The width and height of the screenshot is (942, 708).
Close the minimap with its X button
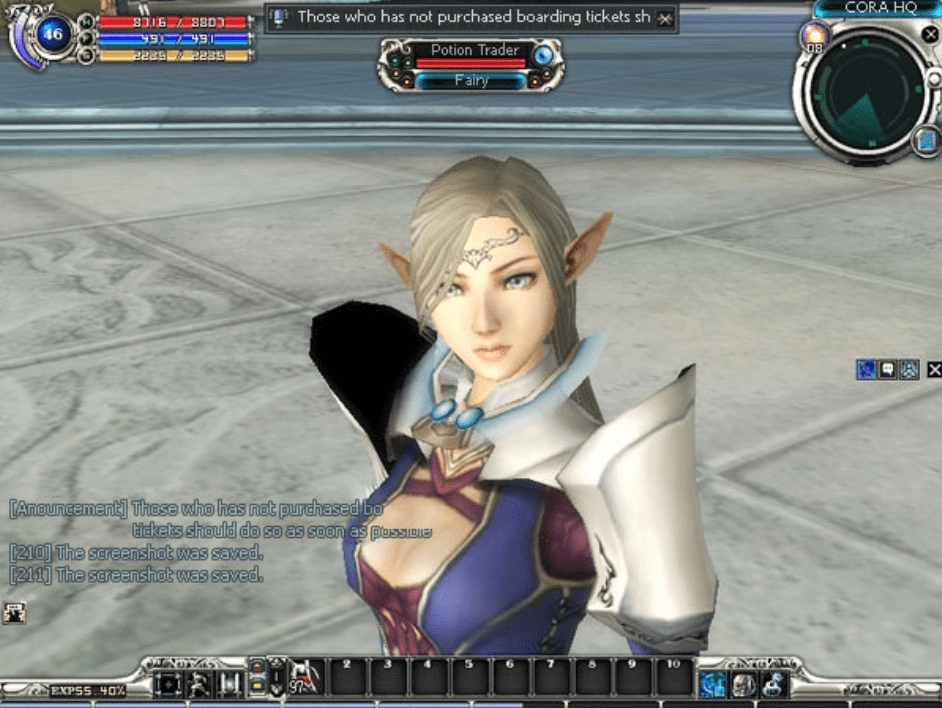click(930, 33)
